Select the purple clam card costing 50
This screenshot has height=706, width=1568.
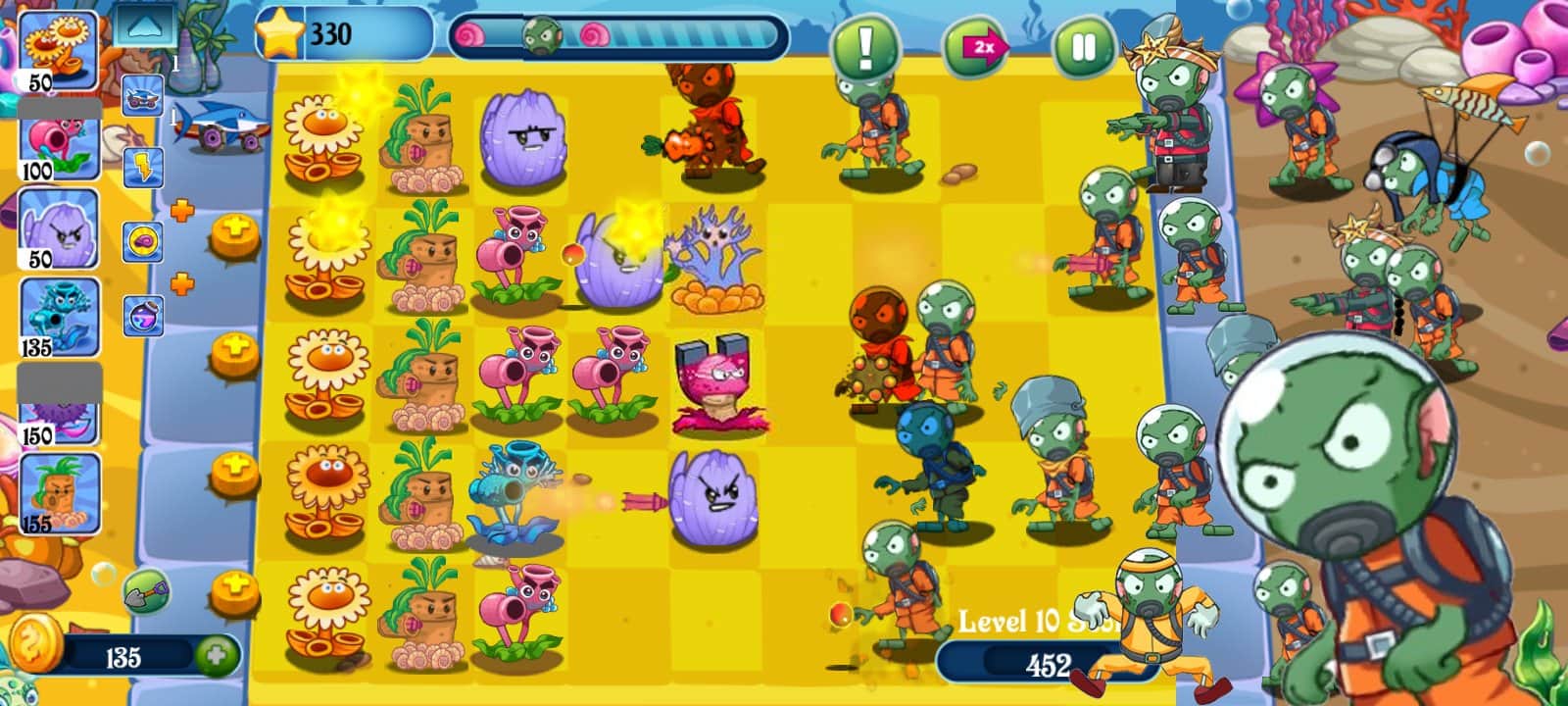point(59,227)
